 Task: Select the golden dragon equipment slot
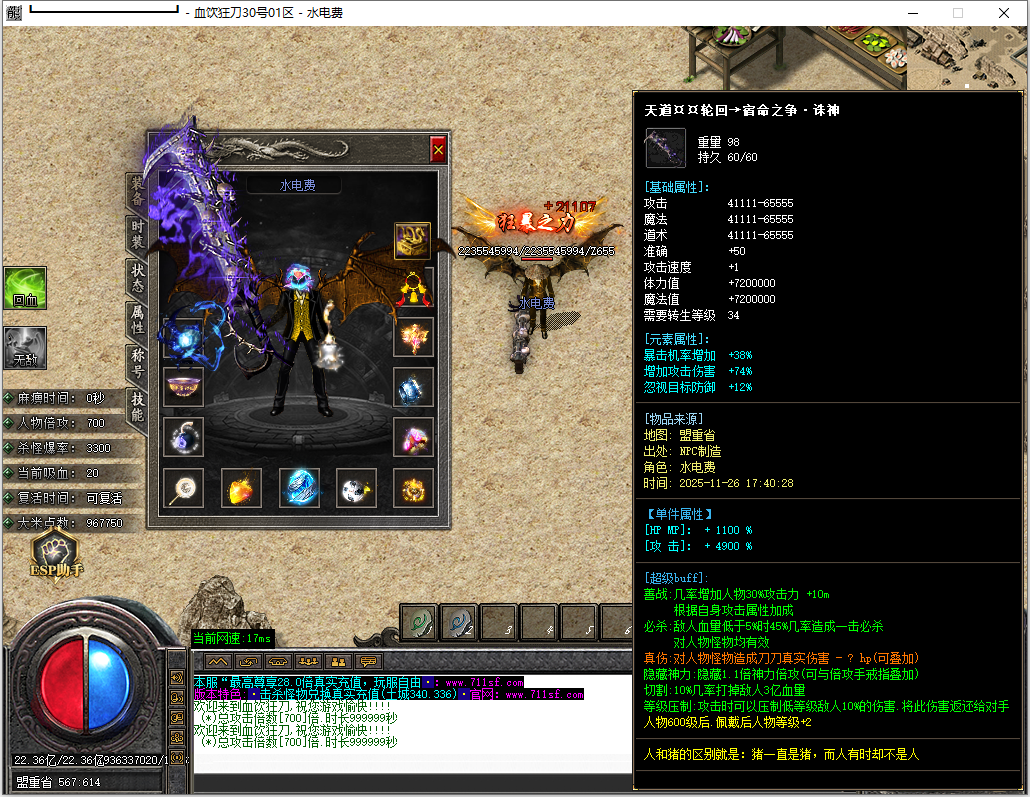pyautogui.click(x=412, y=241)
